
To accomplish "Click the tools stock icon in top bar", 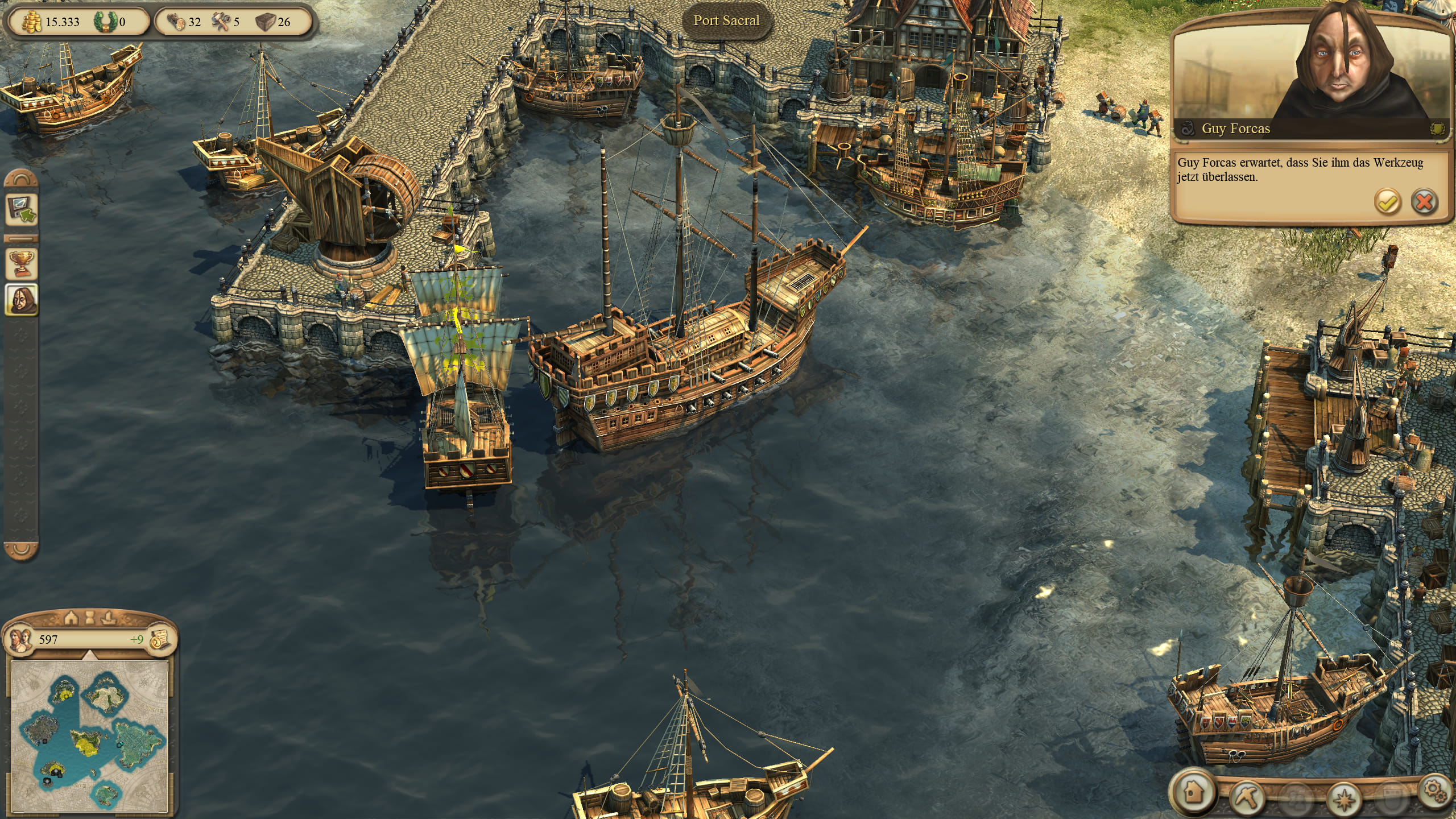I will point(221,22).
